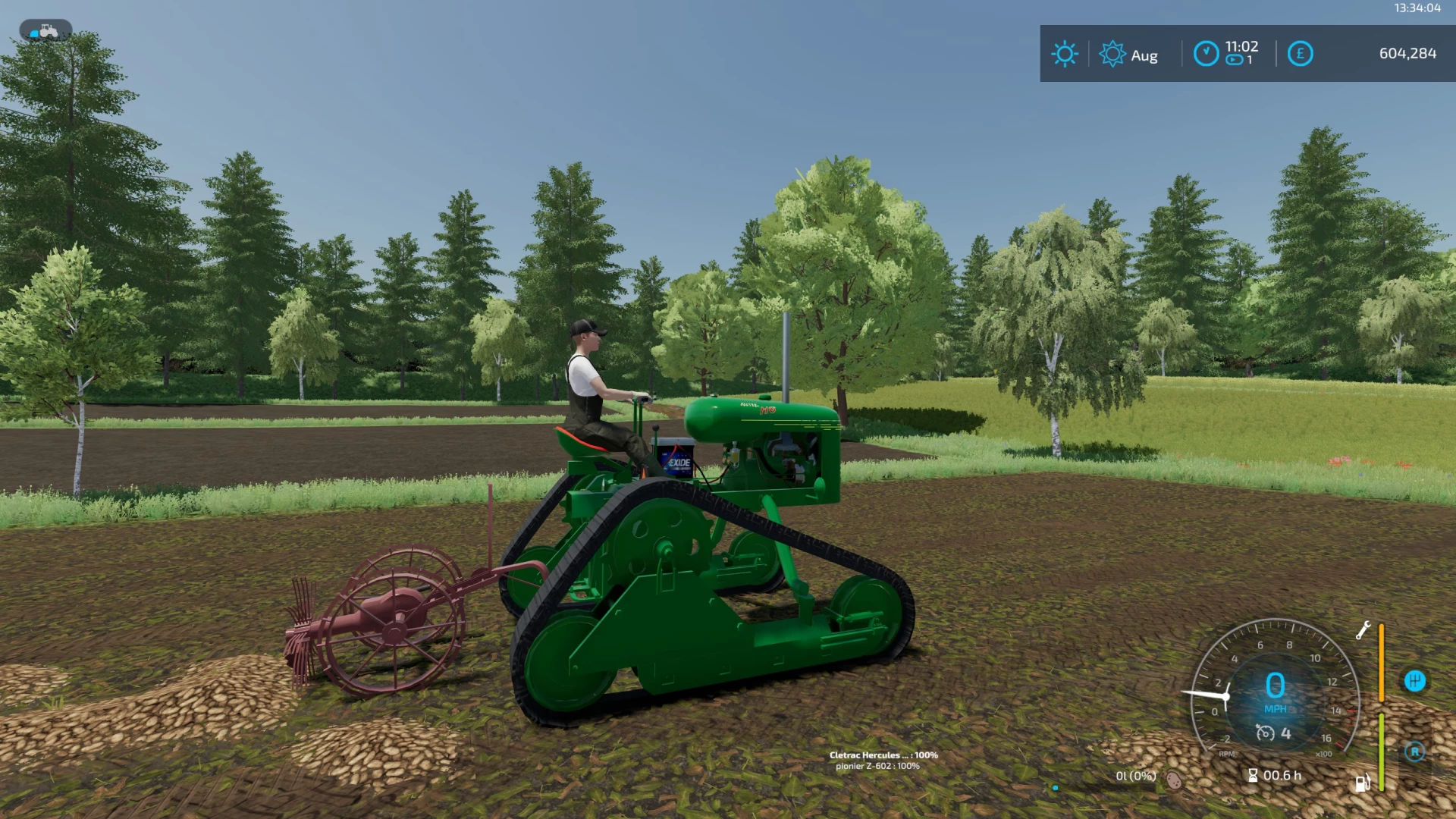Open the Aug weather forecast
Screen dimensions: 1456x819
pyautogui.click(x=1130, y=55)
